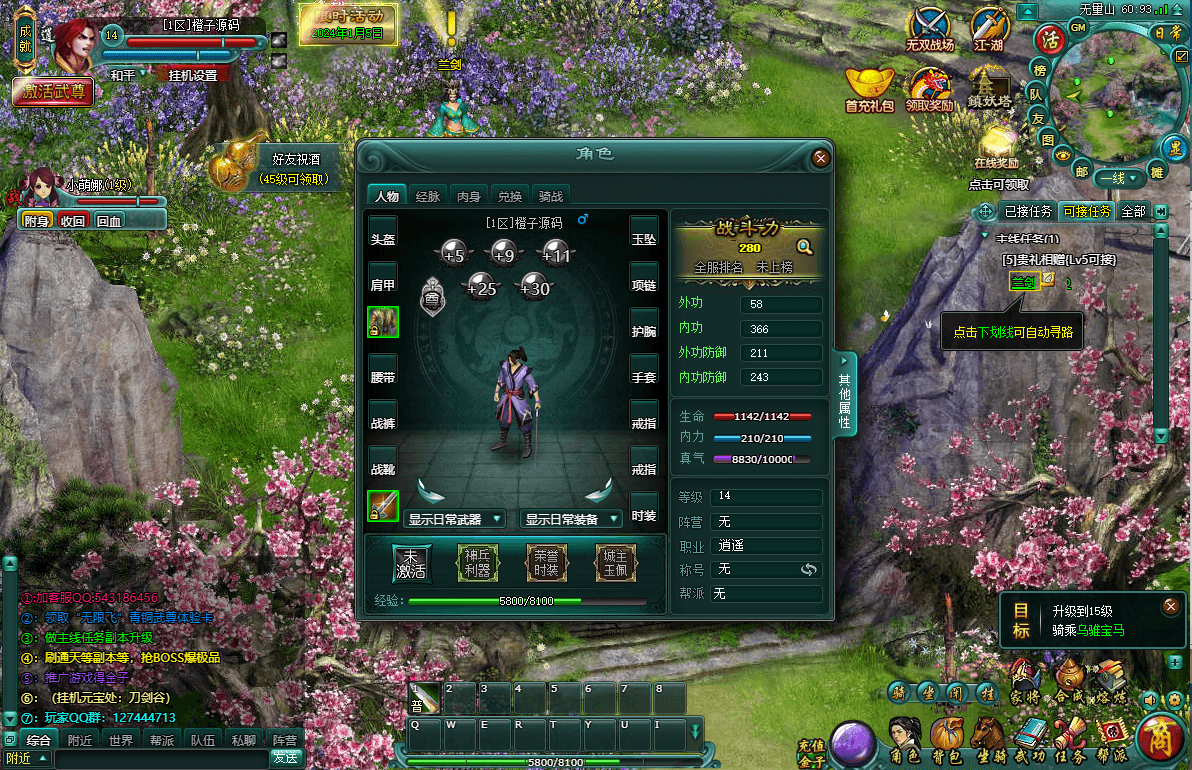This screenshot has width=1192, height=770.
Task: Switch to the 经脉 tab
Action: point(427,196)
